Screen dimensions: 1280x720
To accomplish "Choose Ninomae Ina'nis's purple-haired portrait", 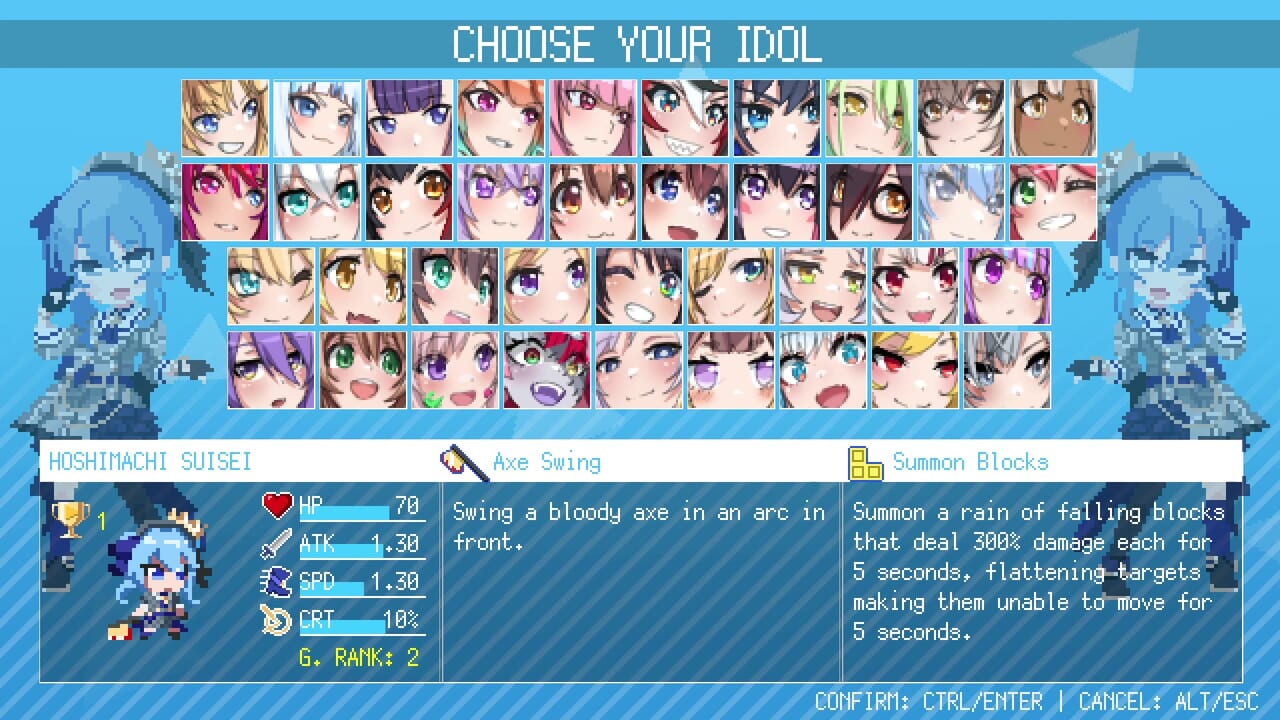I will click(408, 116).
